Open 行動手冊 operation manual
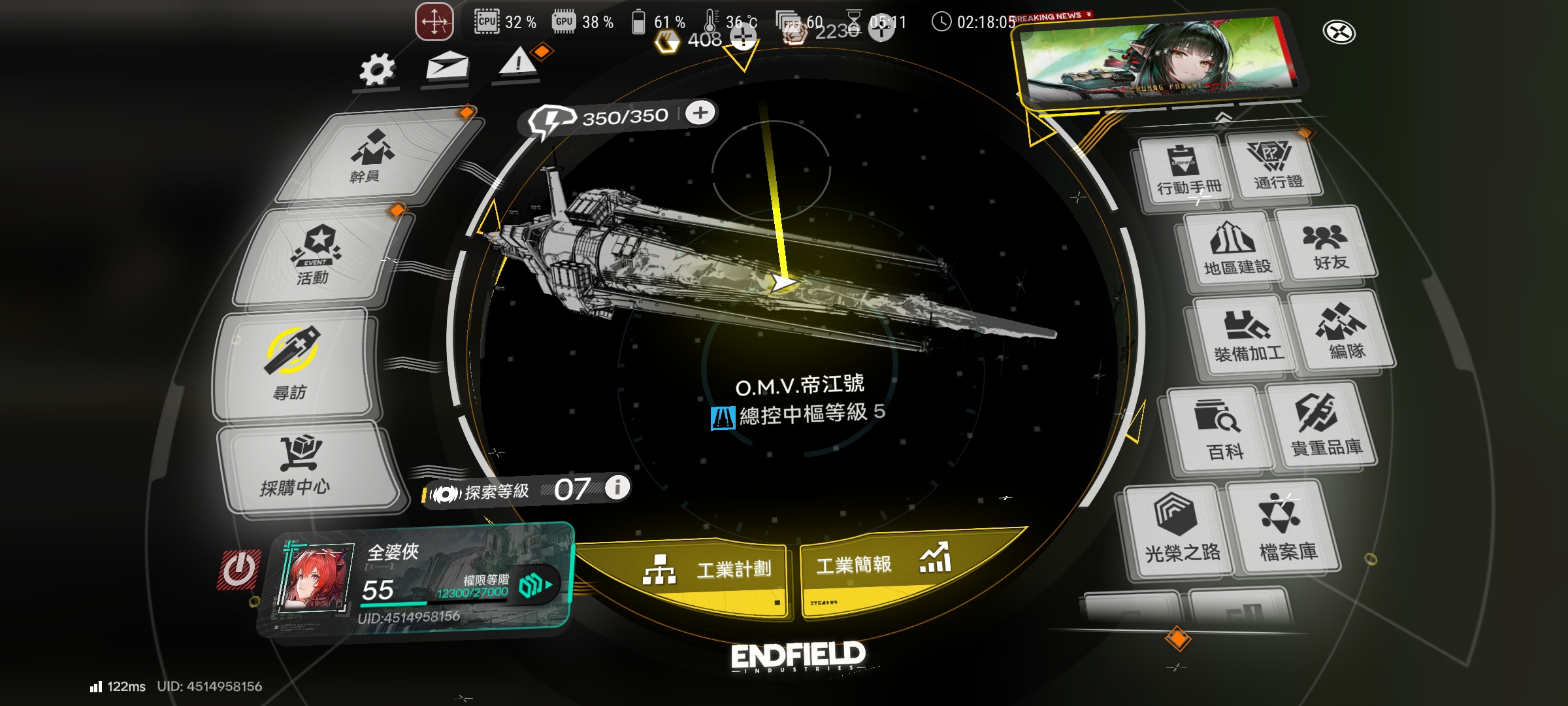 tap(1186, 171)
